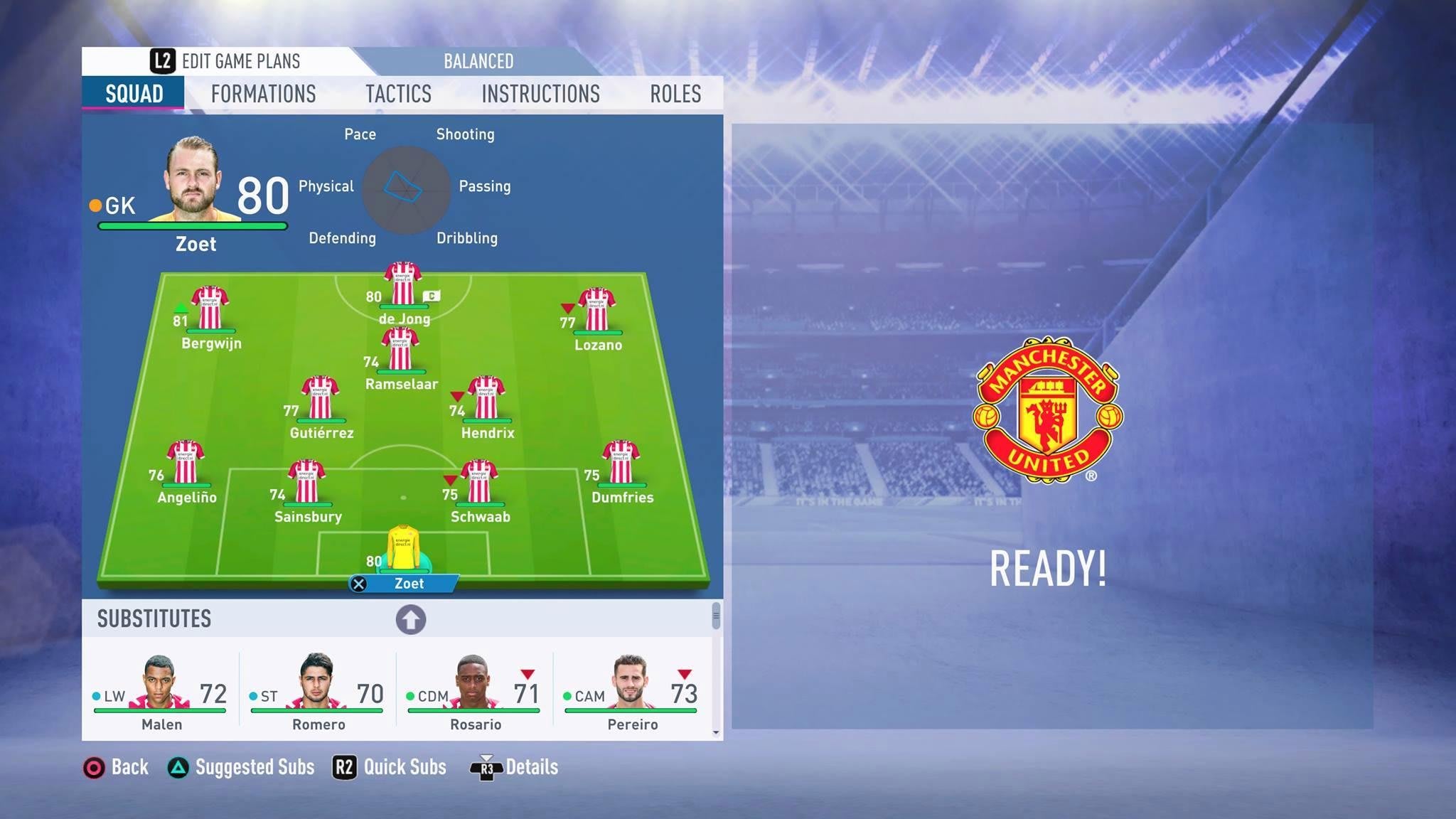1456x819 pixels.
Task: Select right back Dumfries
Action: point(621,462)
